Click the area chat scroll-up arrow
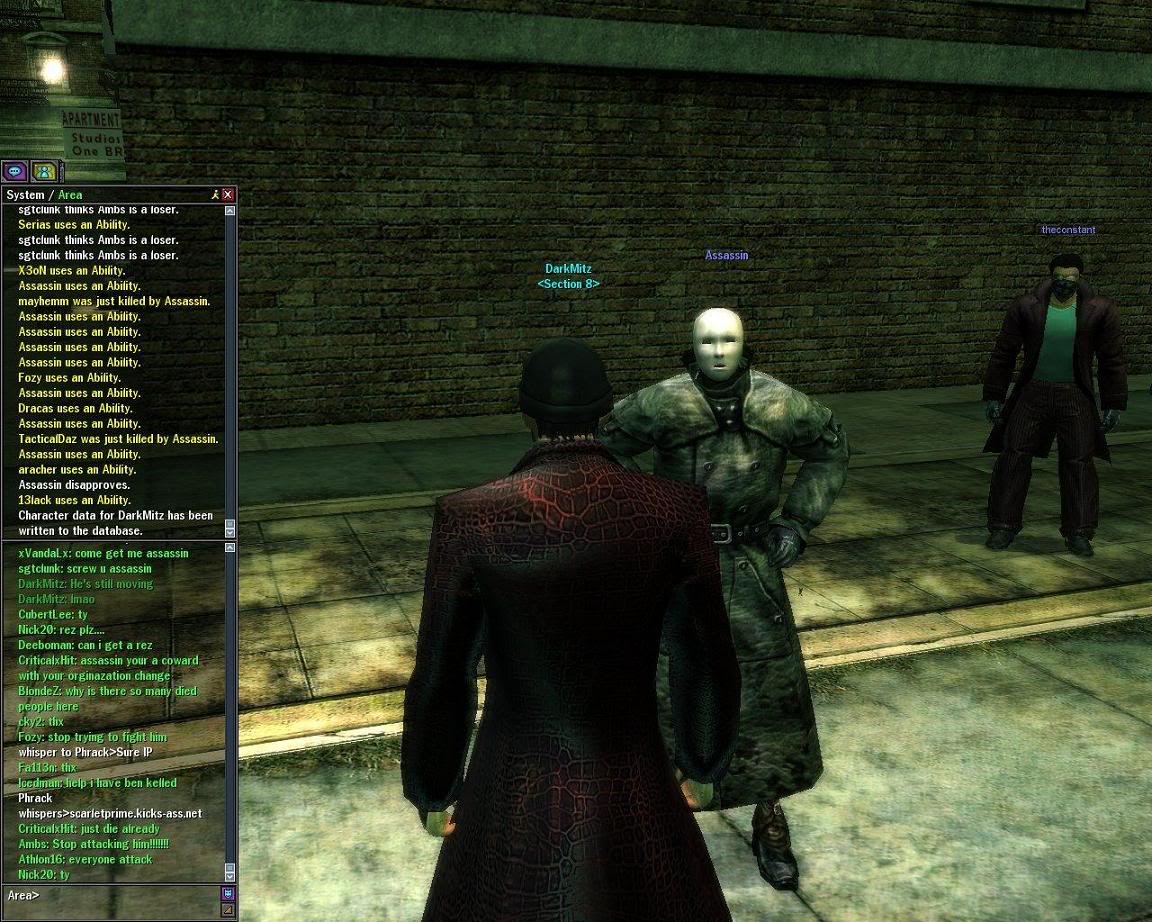The width and height of the screenshot is (1152, 922). [230, 549]
